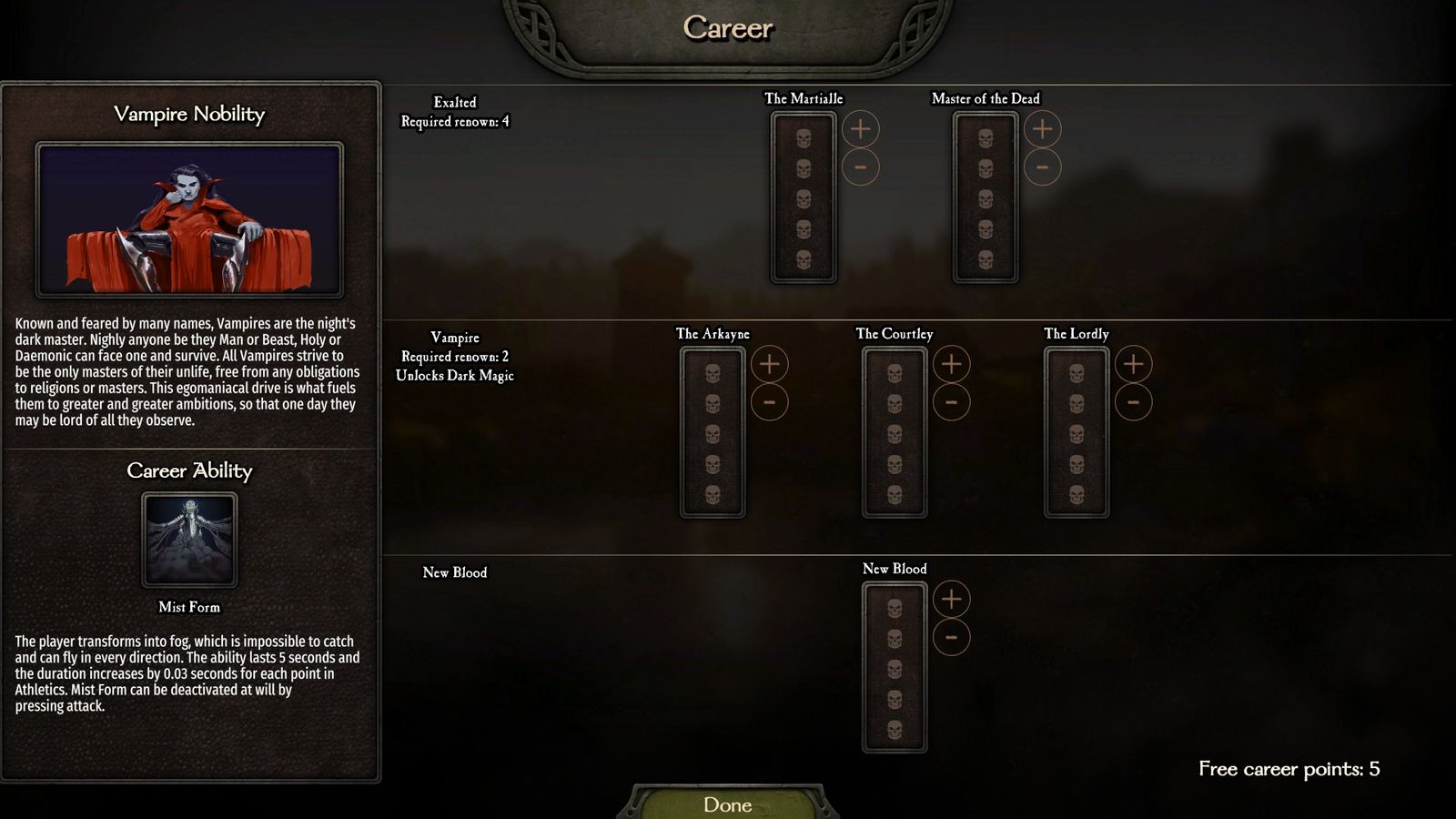This screenshot has width=1456, height=819.
Task: Add a point to The Martialle
Action: pyautogui.click(x=860, y=129)
